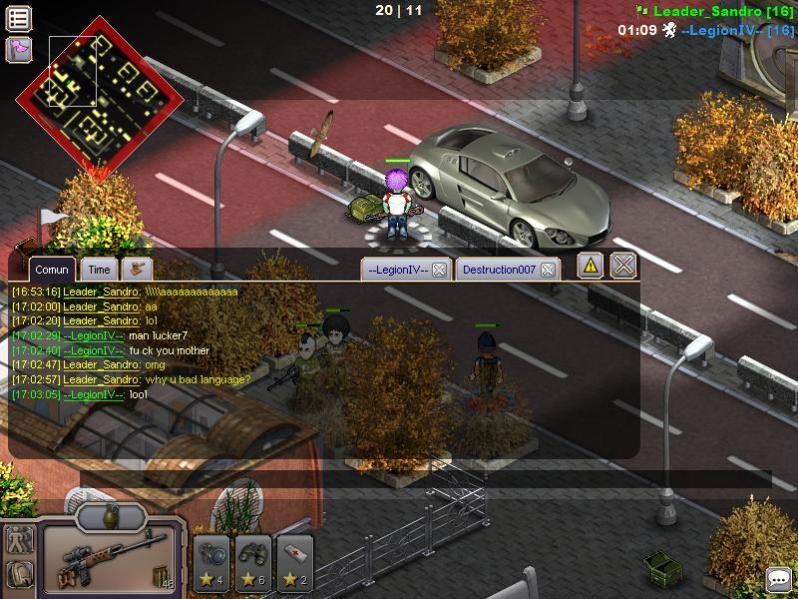Viewport: 798px width, 599px height.
Task: Close the Destruction007 chat tab
Action: [x=548, y=270]
